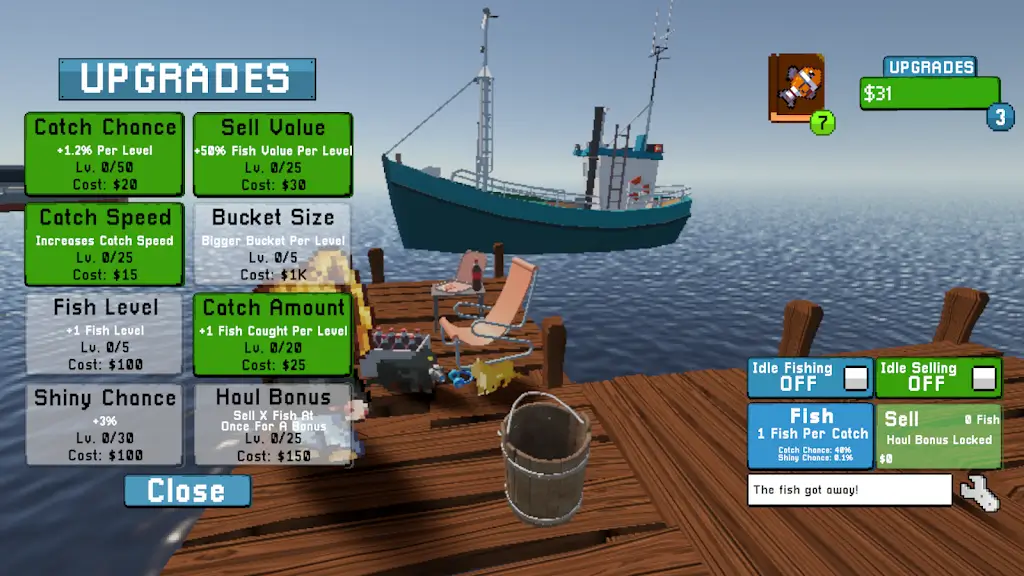Select the Shiny Chance upgrade
The height and width of the screenshot is (576, 1024).
pyautogui.click(x=104, y=424)
